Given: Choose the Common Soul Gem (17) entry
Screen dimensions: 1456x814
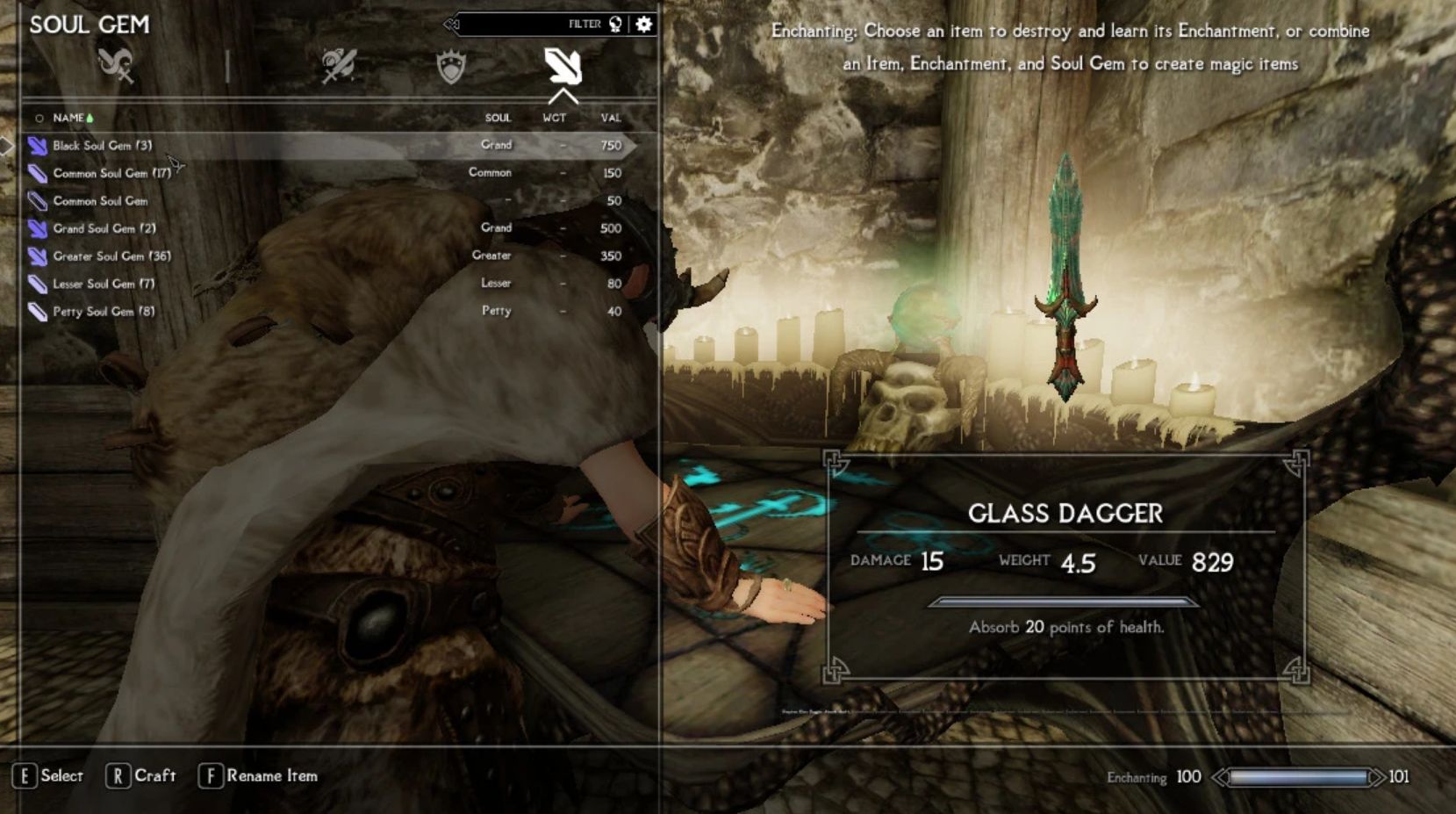Looking at the screenshot, I should tap(111, 173).
